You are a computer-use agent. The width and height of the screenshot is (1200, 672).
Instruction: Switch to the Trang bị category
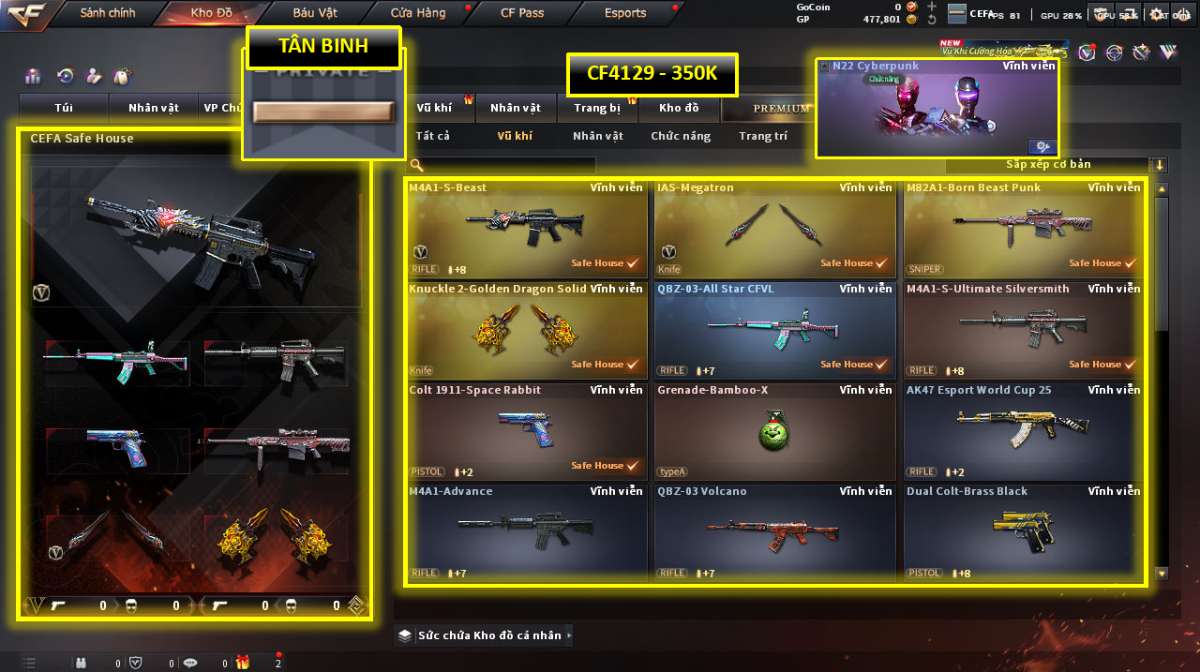tap(597, 108)
